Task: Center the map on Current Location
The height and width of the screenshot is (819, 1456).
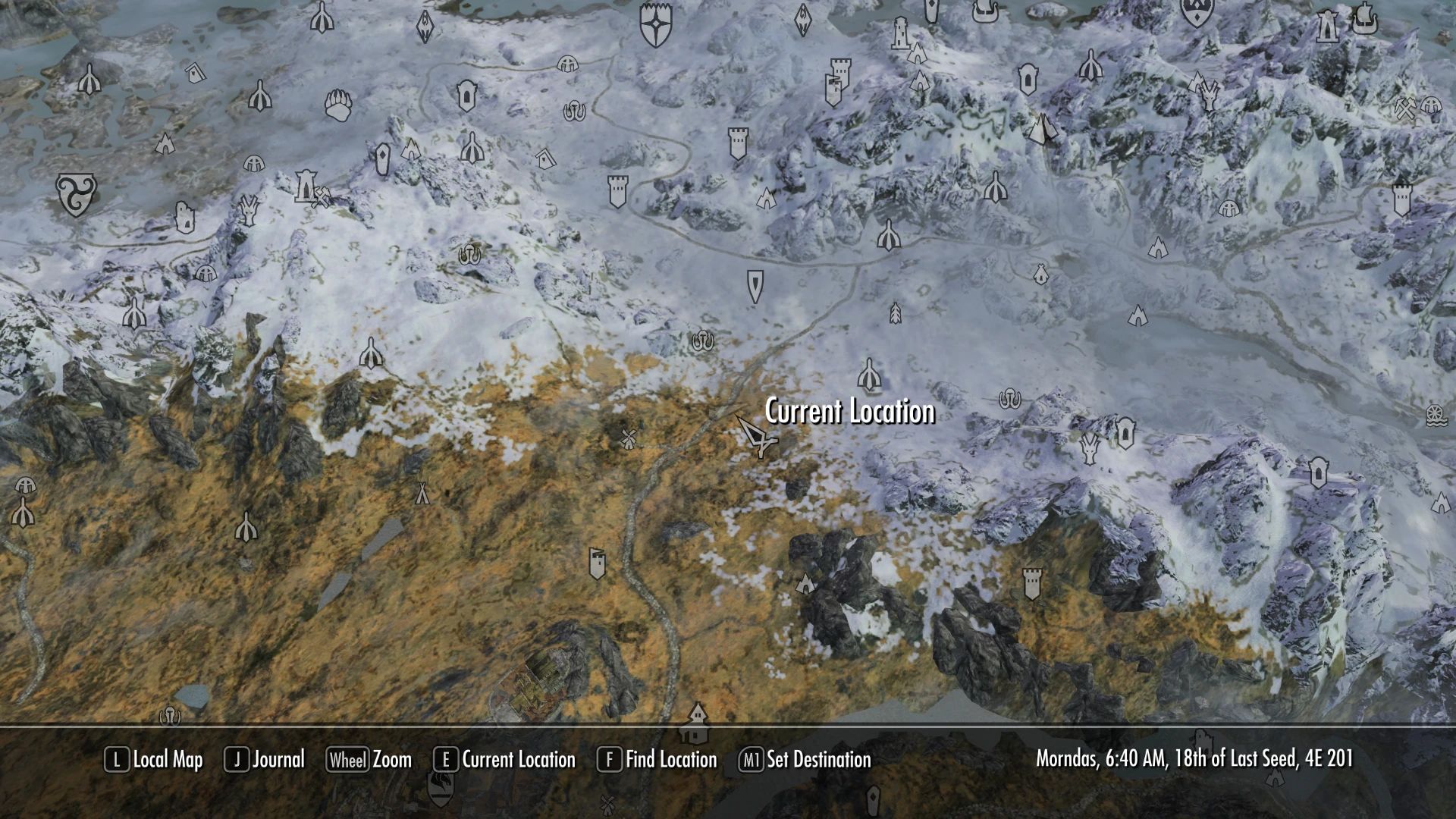Action: (x=505, y=760)
